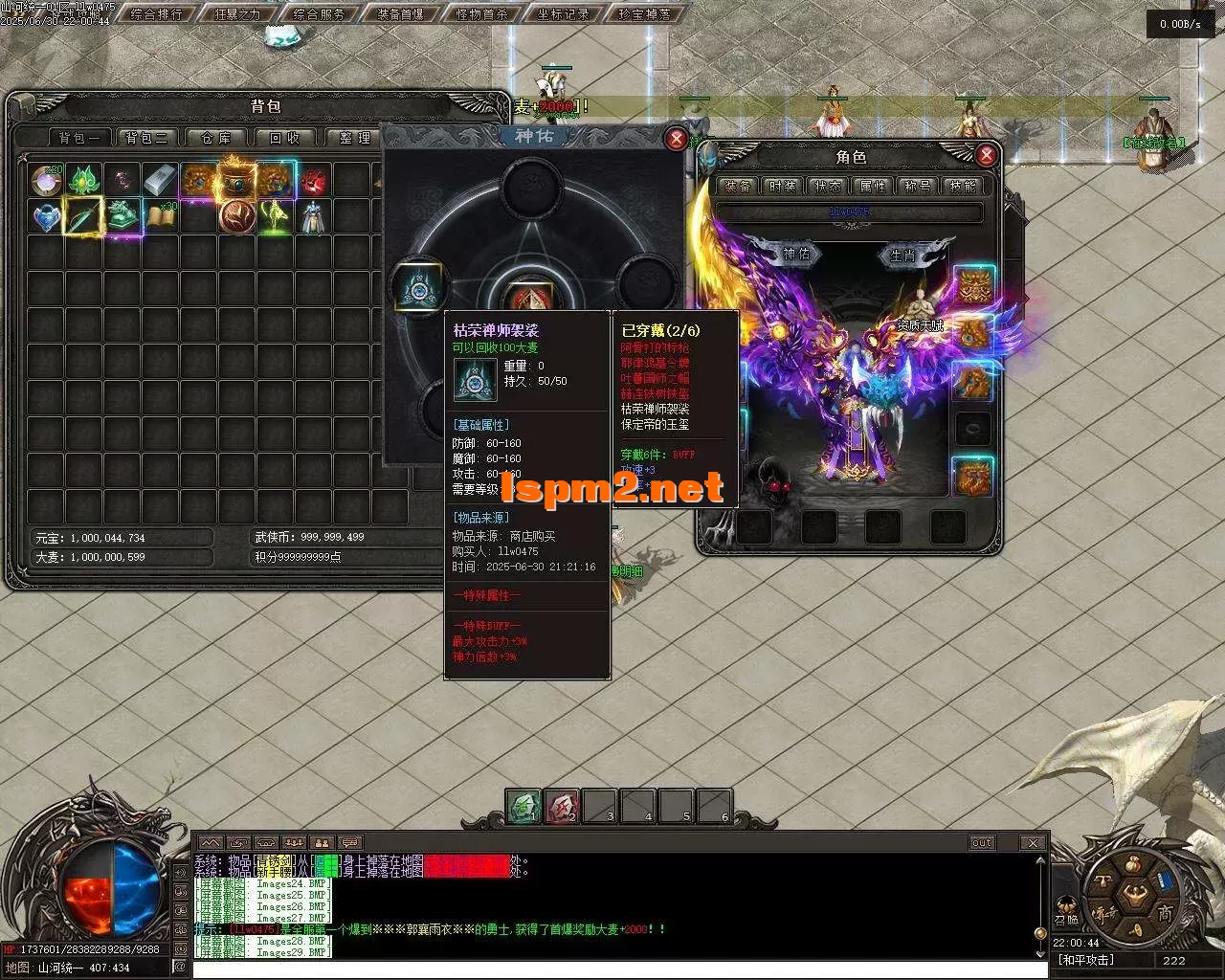This screenshot has height=980, width=1225.
Task: Switch to the 时装 fashion tab
Action: click(783, 186)
